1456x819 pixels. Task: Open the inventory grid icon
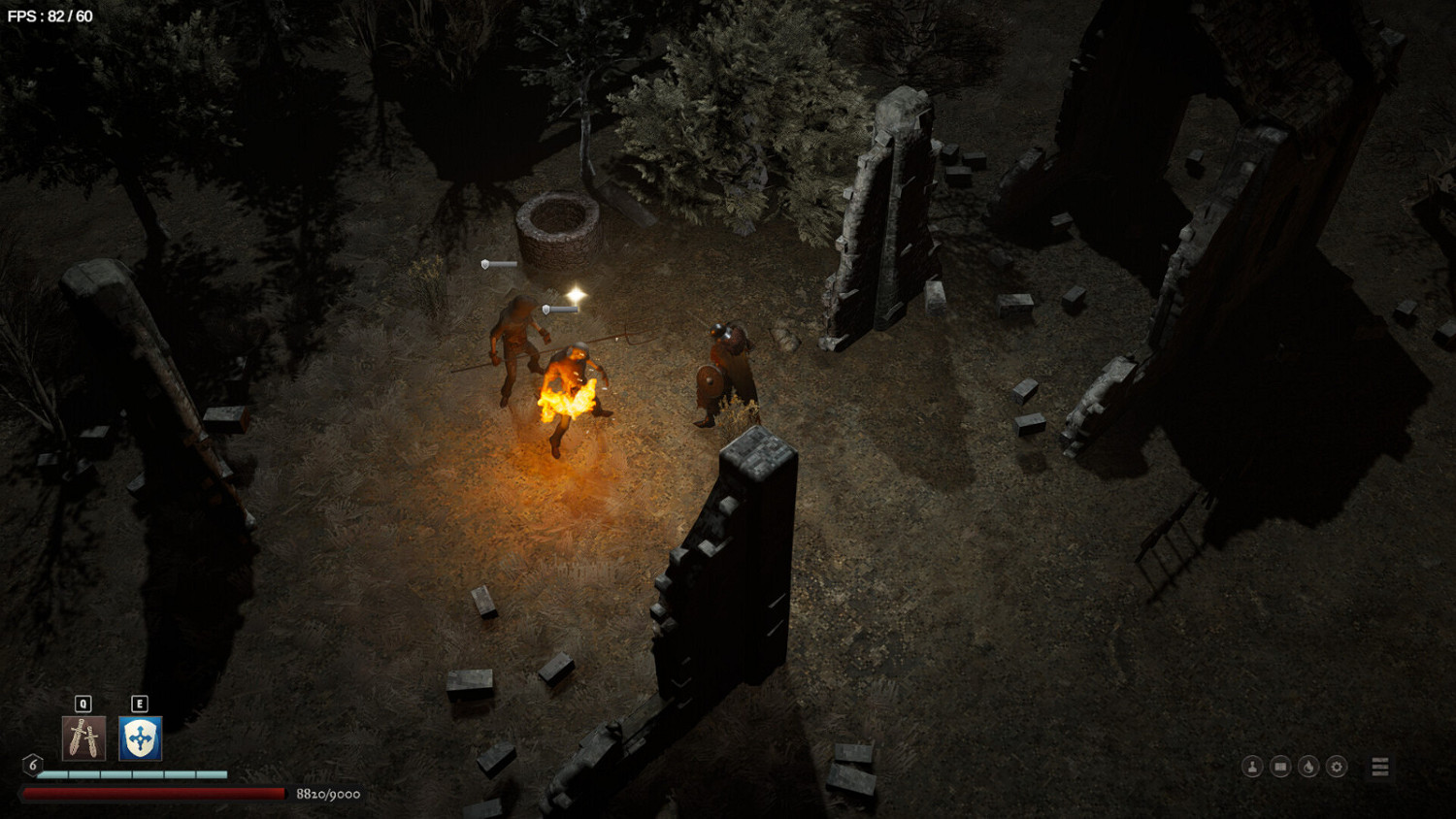(x=1279, y=766)
